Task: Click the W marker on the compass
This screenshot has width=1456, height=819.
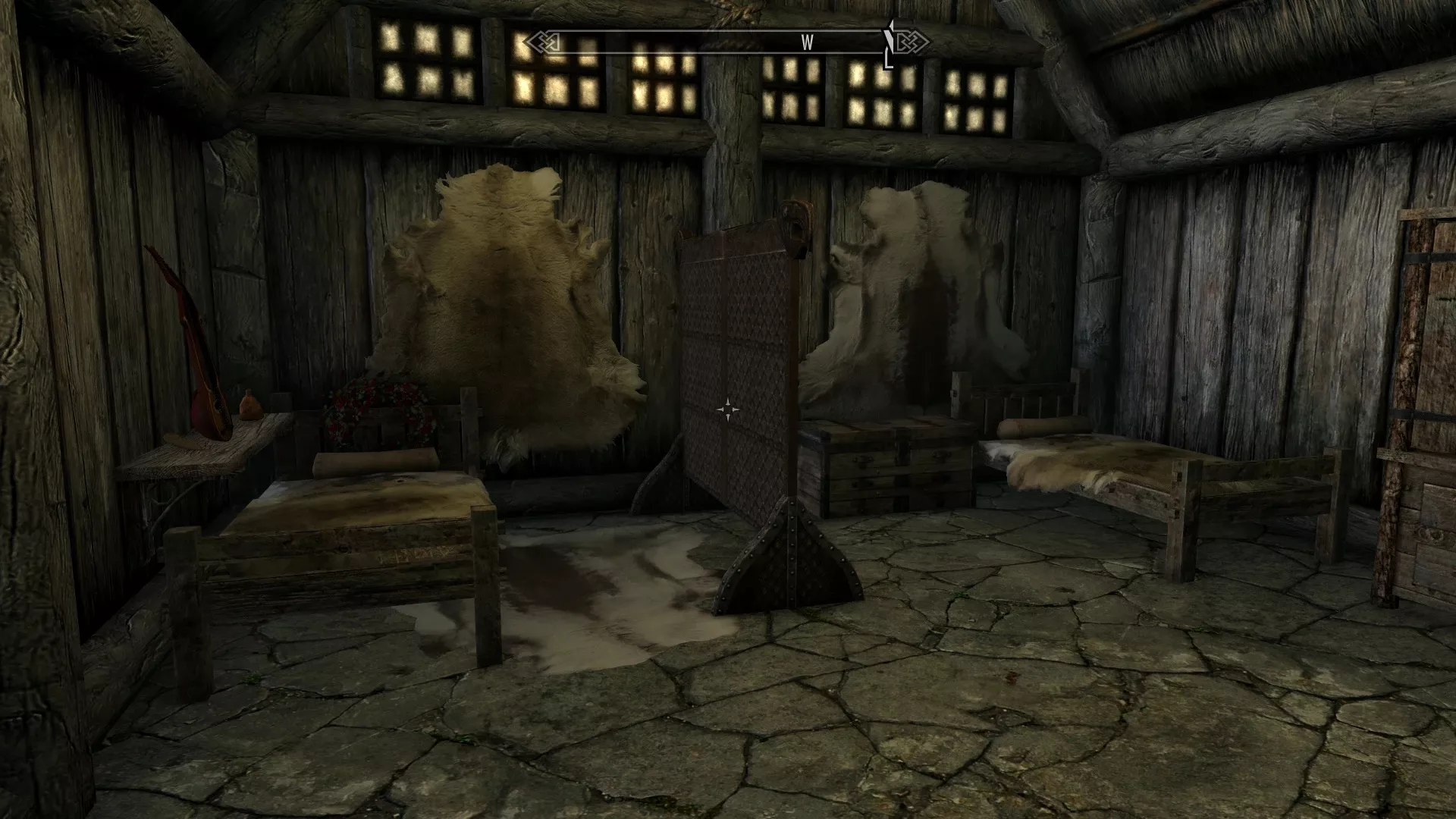Action: pyautogui.click(x=805, y=43)
